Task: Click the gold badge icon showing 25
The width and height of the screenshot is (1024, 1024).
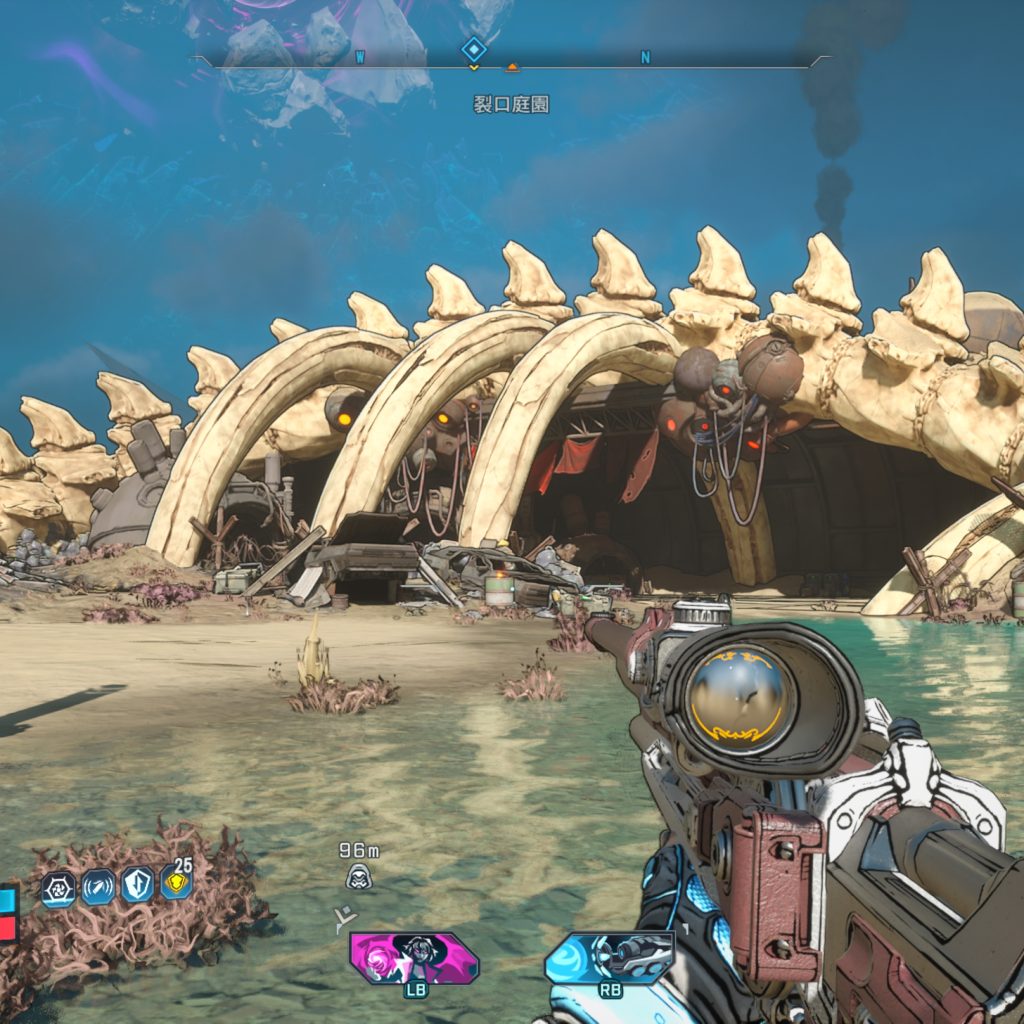Action: [176, 883]
